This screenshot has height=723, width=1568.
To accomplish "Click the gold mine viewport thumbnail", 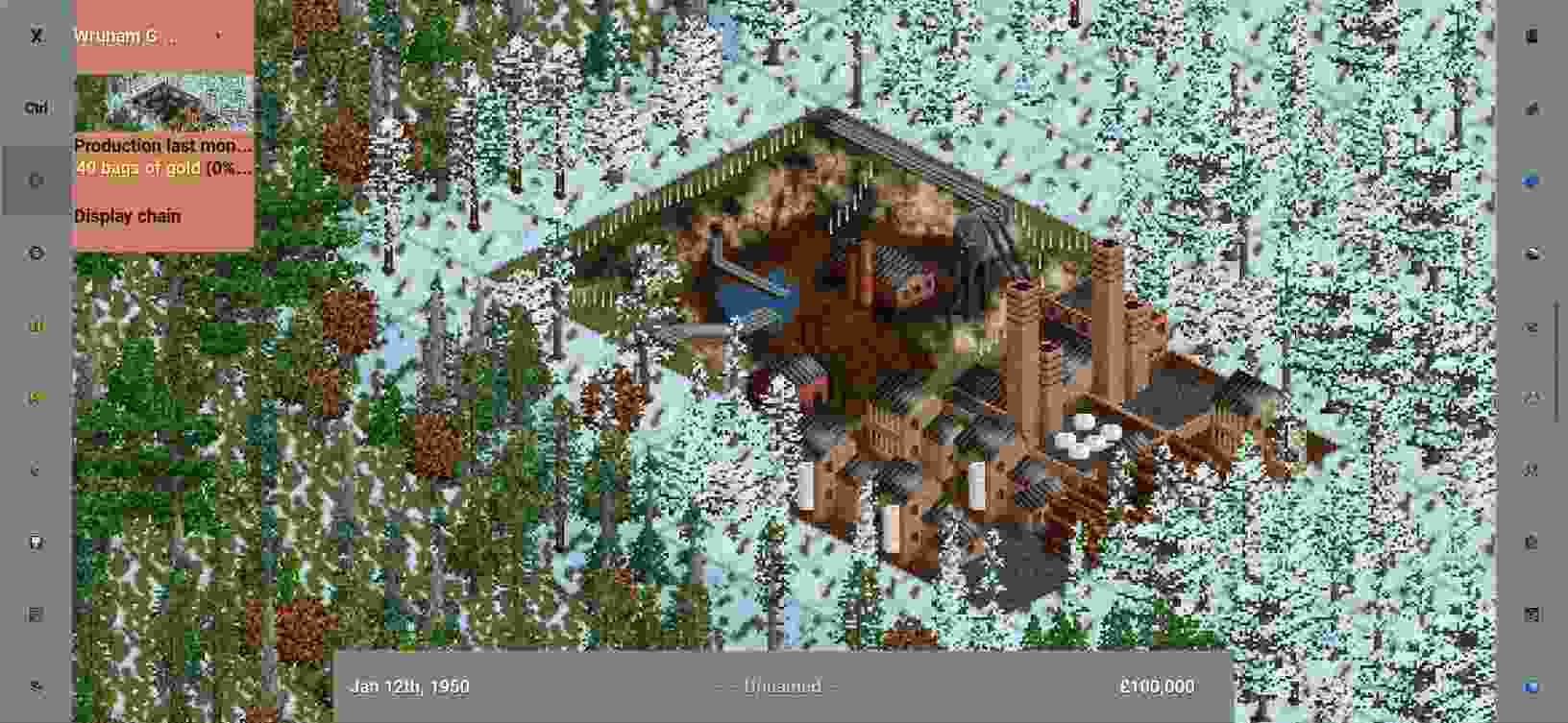I will tap(161, 101).
